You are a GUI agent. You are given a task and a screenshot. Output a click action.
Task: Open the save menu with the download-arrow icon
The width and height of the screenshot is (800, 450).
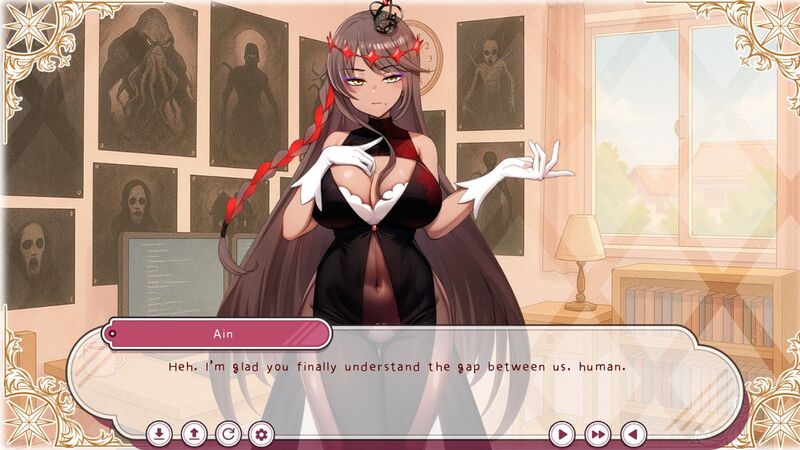(x=159, y=434)
